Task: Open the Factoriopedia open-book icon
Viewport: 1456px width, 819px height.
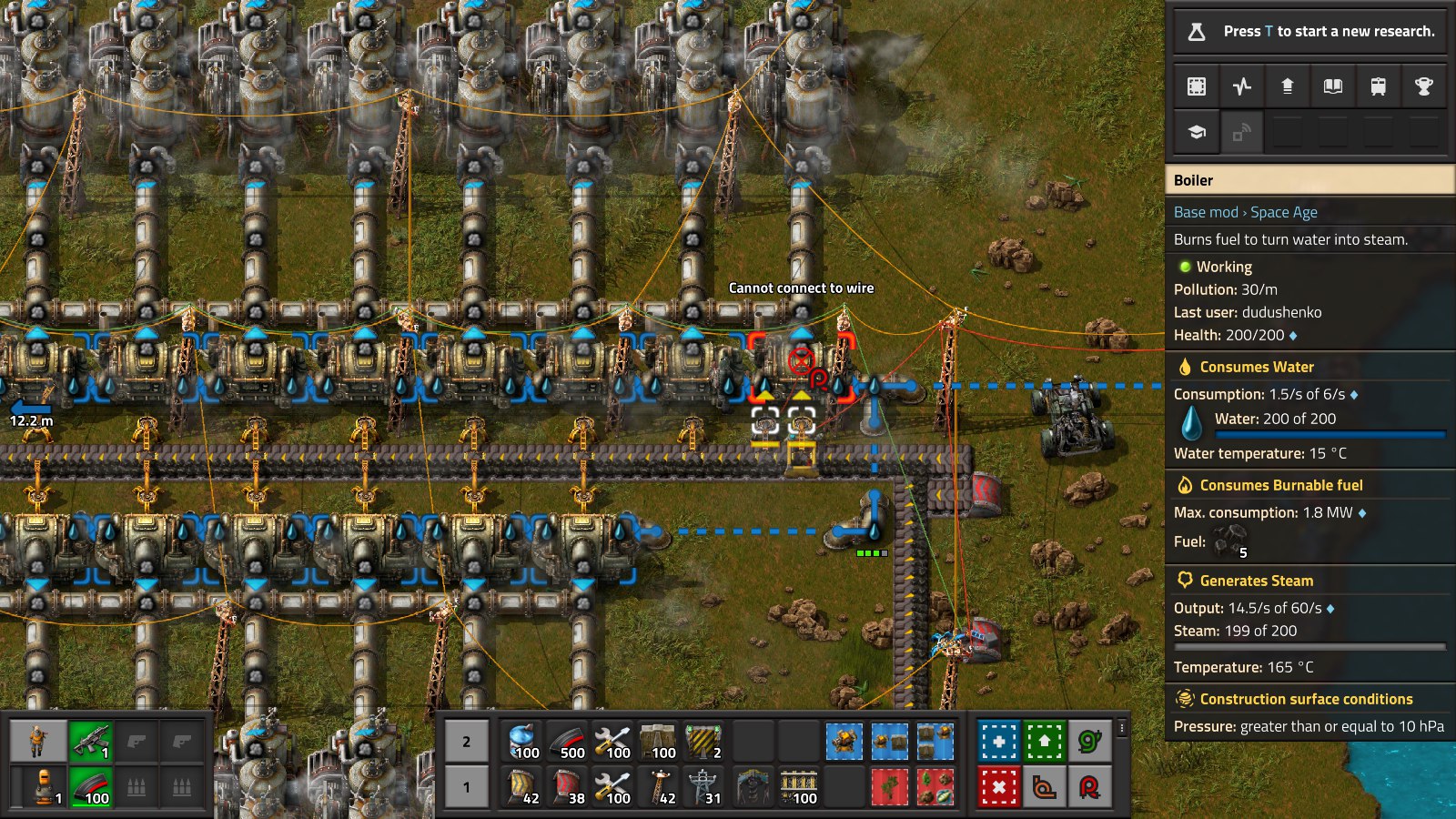Action: tap(1333, 86)
